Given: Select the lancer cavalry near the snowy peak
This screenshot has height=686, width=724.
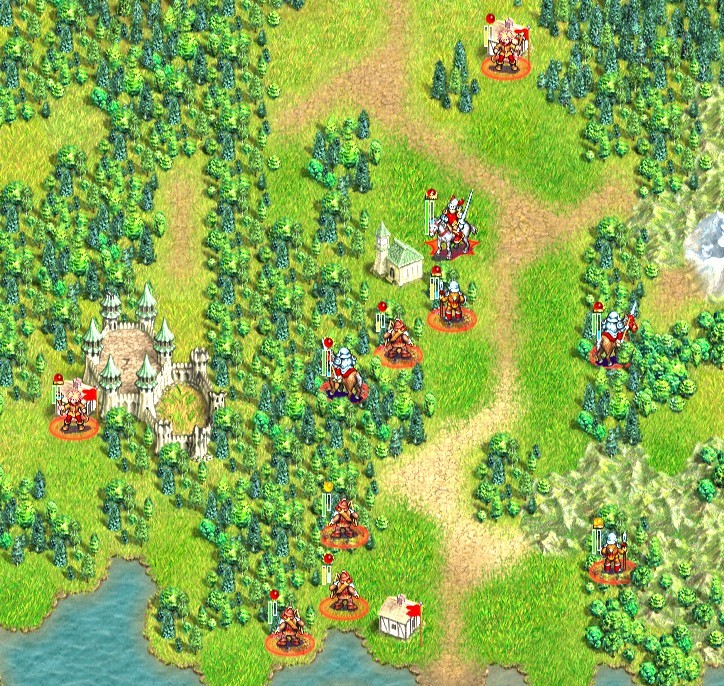Looking at the screenshot, I should pyautogui.click(x=612, y=337).
